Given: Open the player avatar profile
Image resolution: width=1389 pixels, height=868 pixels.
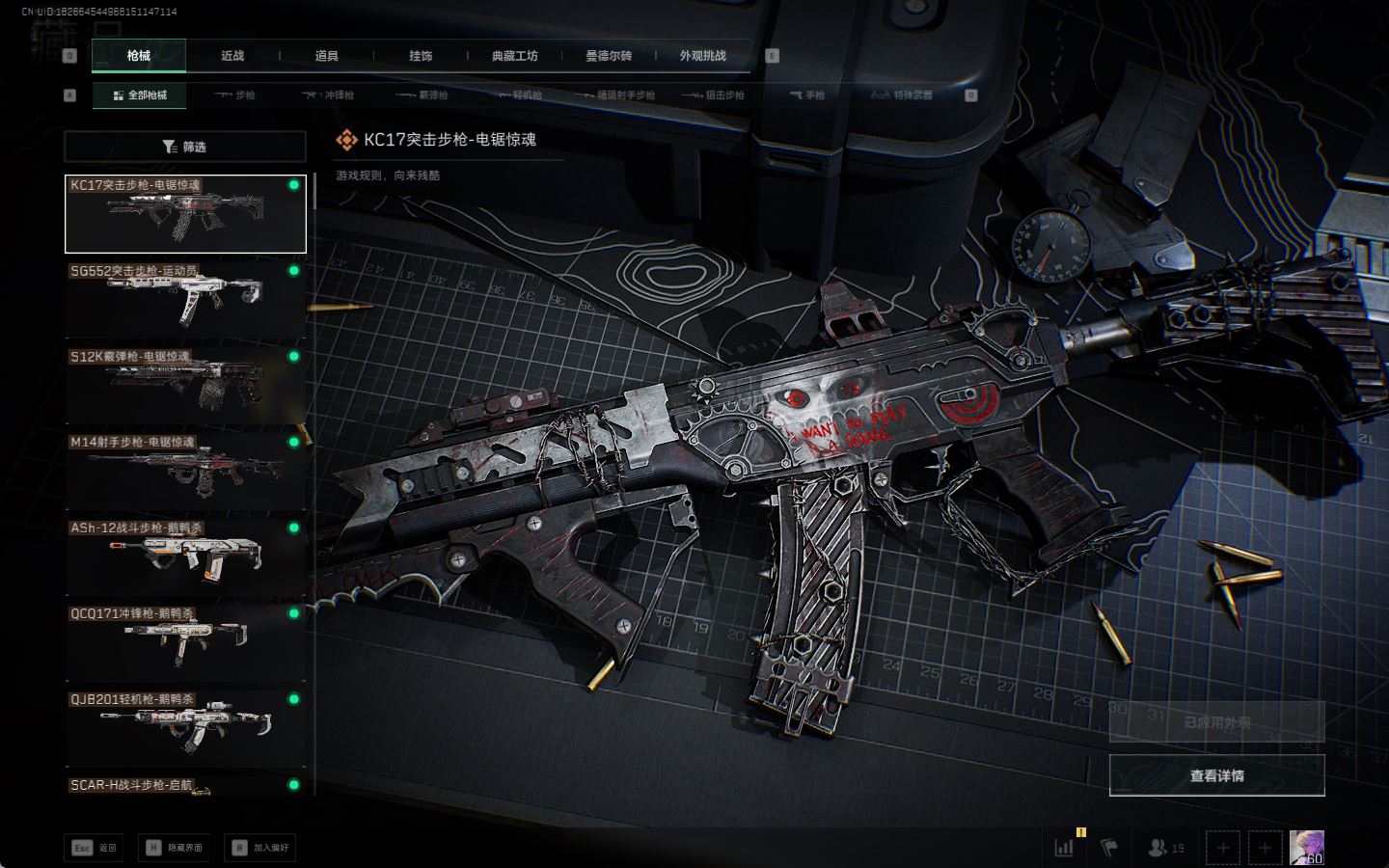Looking at the screenshot, I should (x=1307, y=848).
